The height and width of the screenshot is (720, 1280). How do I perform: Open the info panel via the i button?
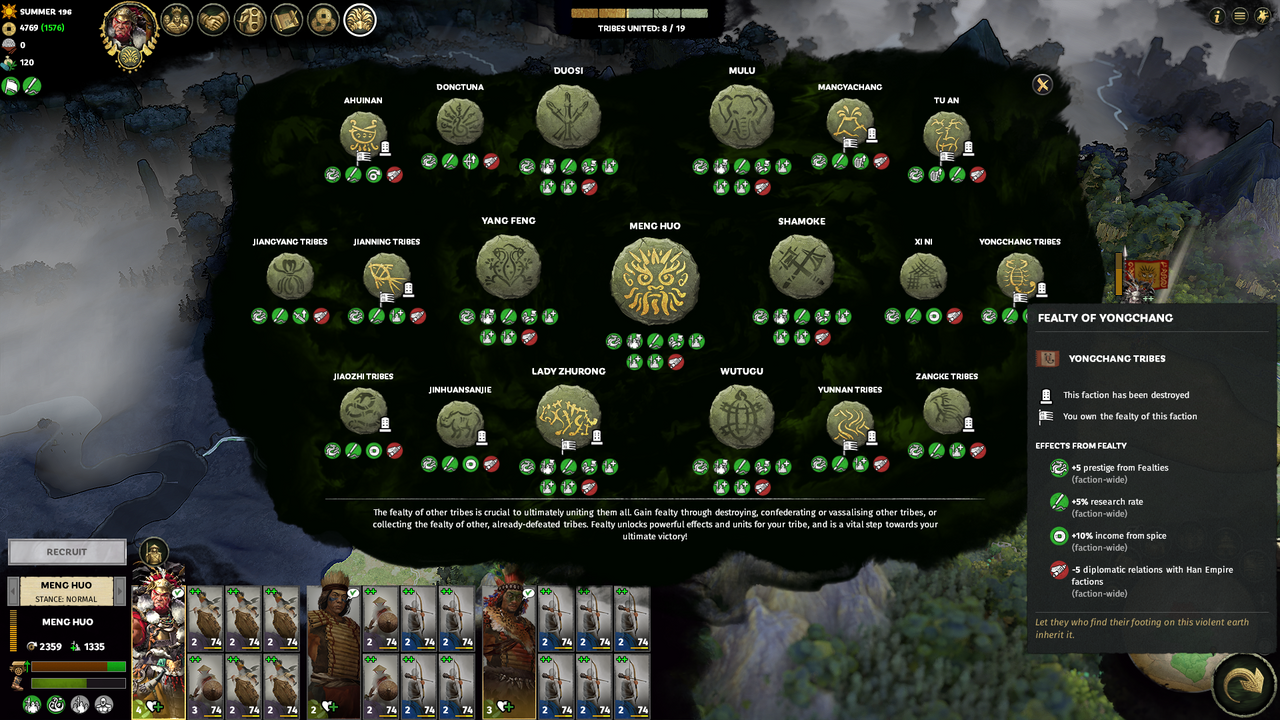pos(1217,16)
